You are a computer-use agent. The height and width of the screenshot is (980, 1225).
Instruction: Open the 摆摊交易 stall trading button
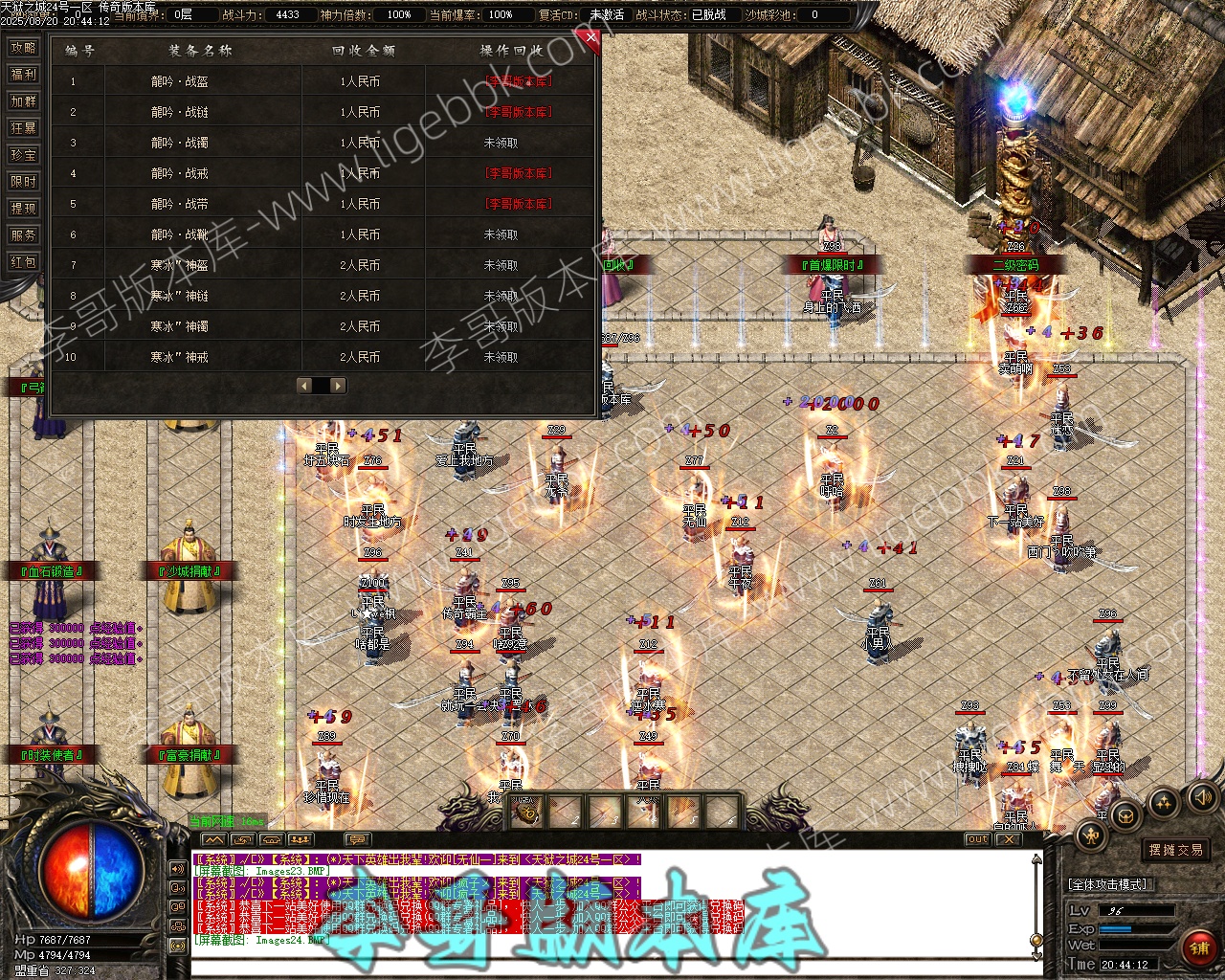click(1176, 850)
